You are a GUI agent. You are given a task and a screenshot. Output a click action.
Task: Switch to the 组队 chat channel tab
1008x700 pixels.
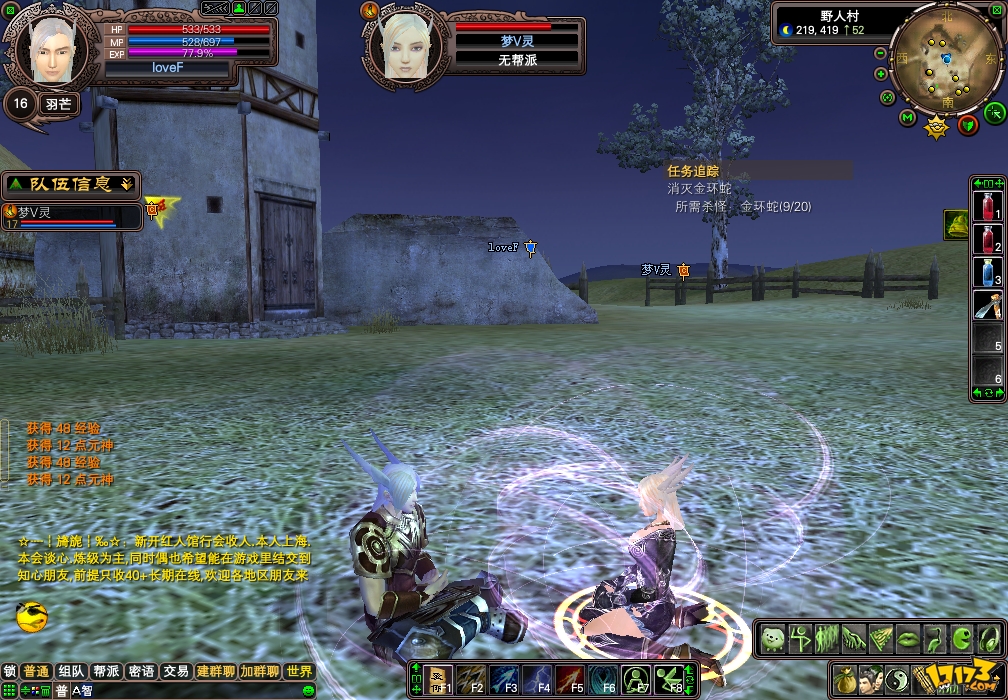[x=71, y=672]
